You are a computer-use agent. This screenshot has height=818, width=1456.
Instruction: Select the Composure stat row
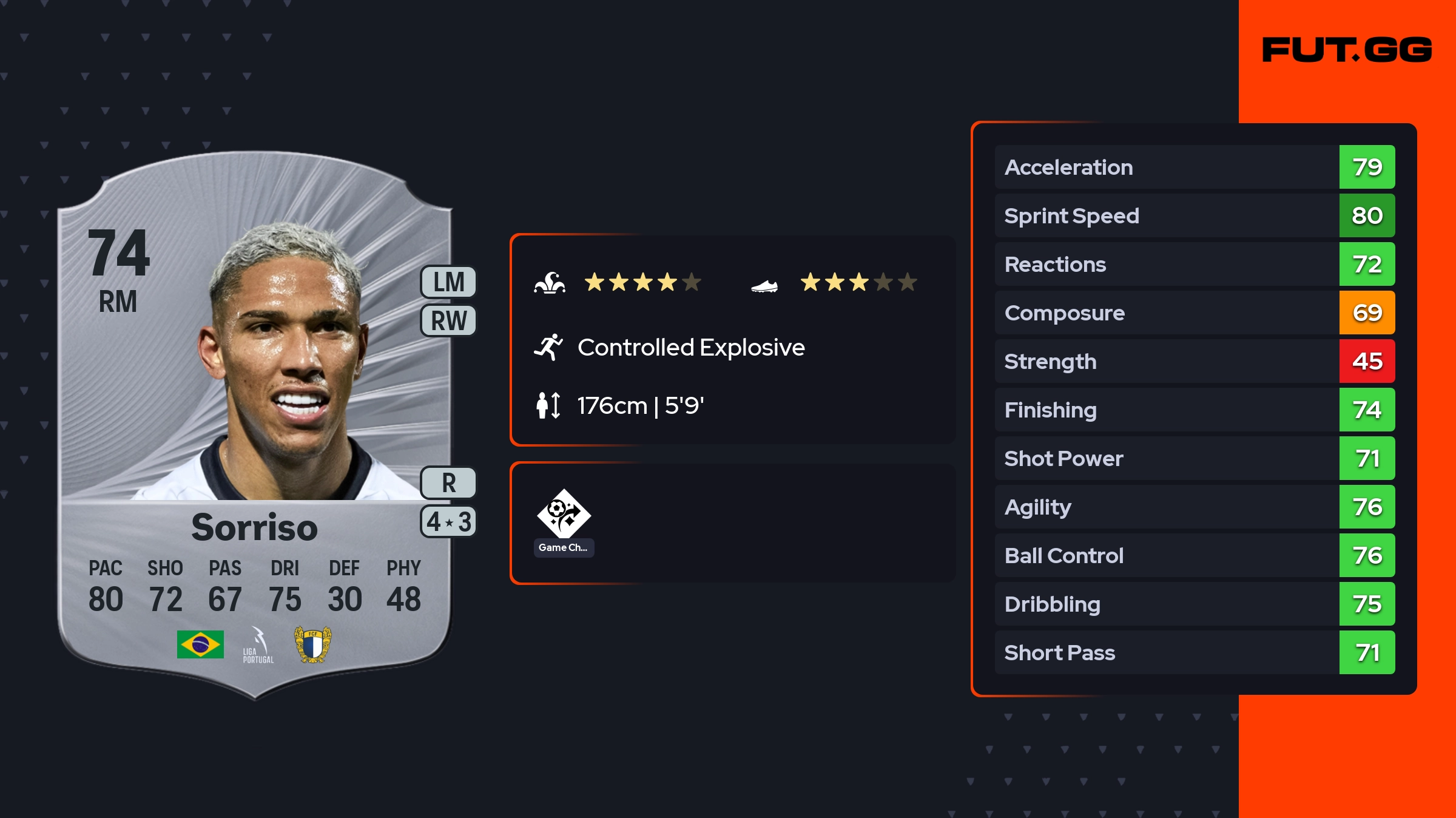pyautogui.click(x=1195, y=313)
